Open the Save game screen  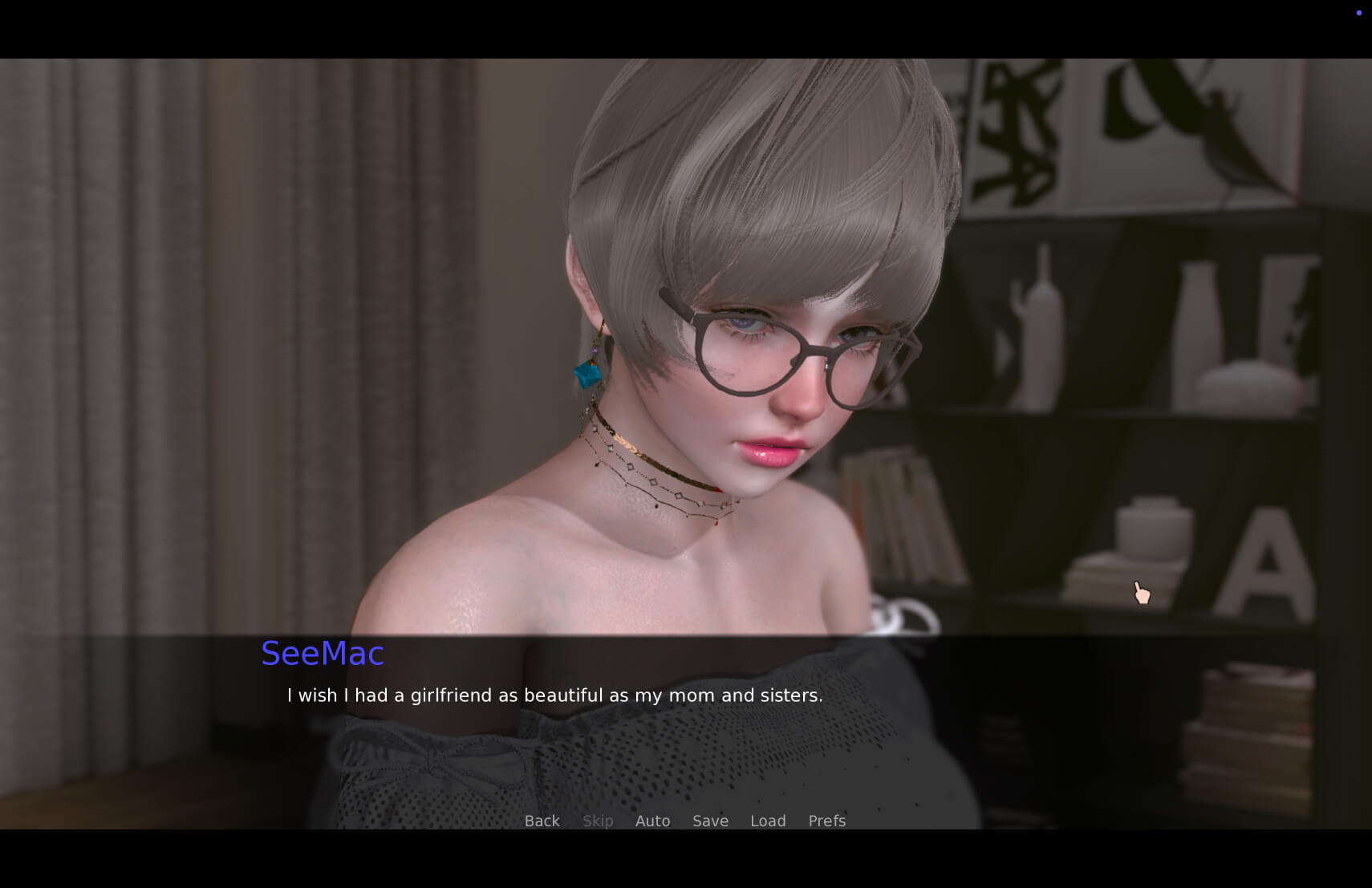tap(710, 821)
